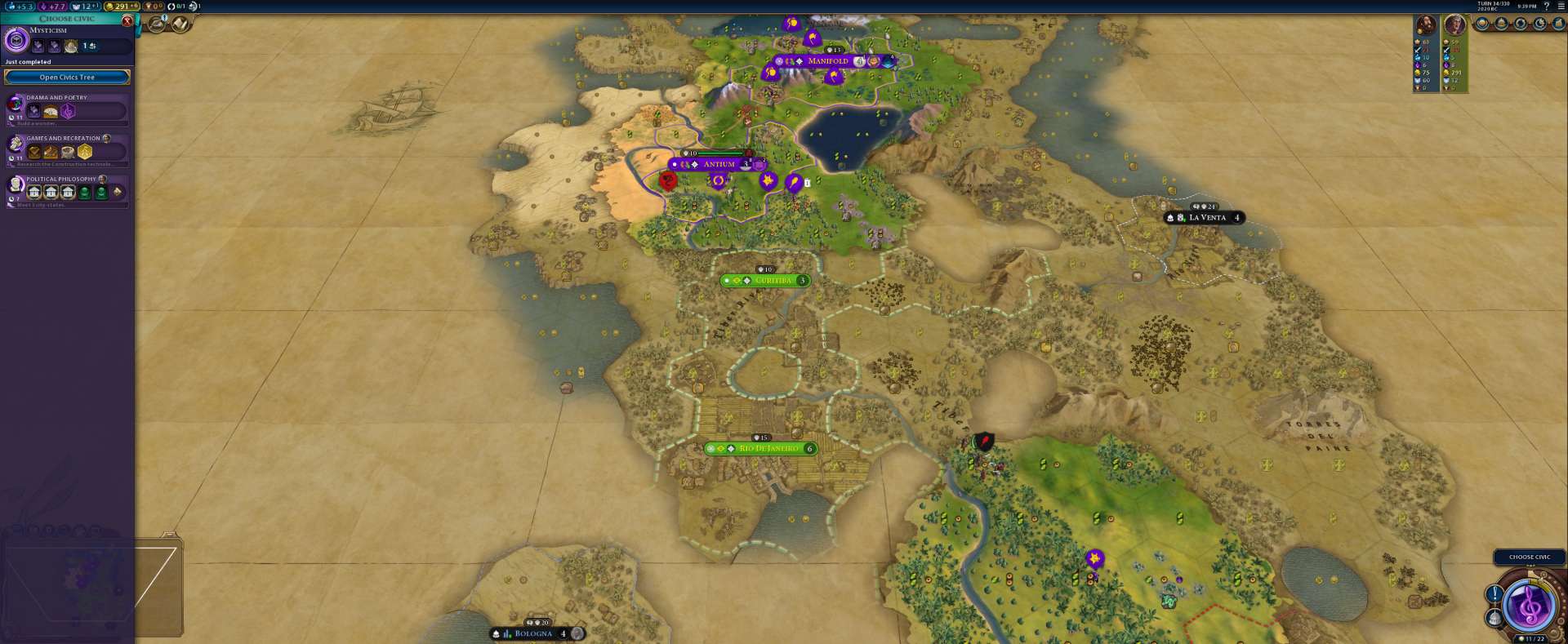
Task: Click the Curitiba city banner
Action: 773,281
